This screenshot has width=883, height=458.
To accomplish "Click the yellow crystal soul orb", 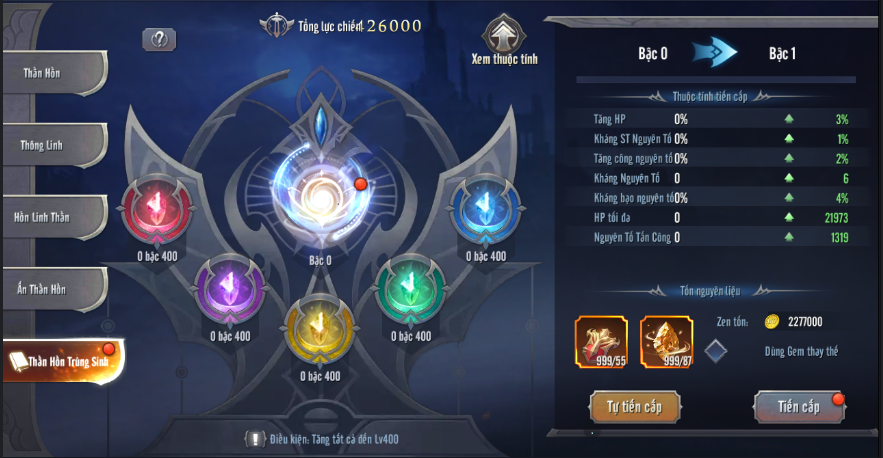I will (320, 327).
